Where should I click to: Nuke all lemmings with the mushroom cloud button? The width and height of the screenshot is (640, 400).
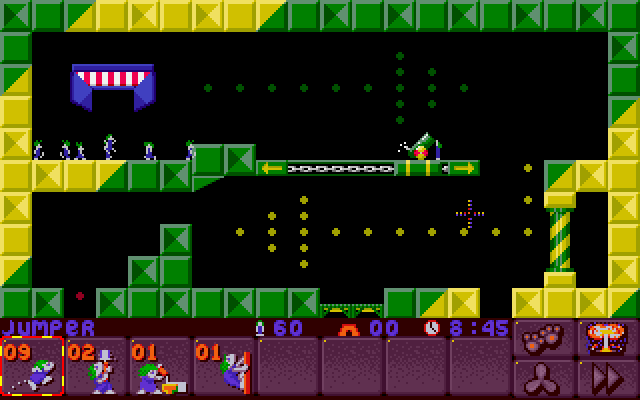(x=604, y=340)
